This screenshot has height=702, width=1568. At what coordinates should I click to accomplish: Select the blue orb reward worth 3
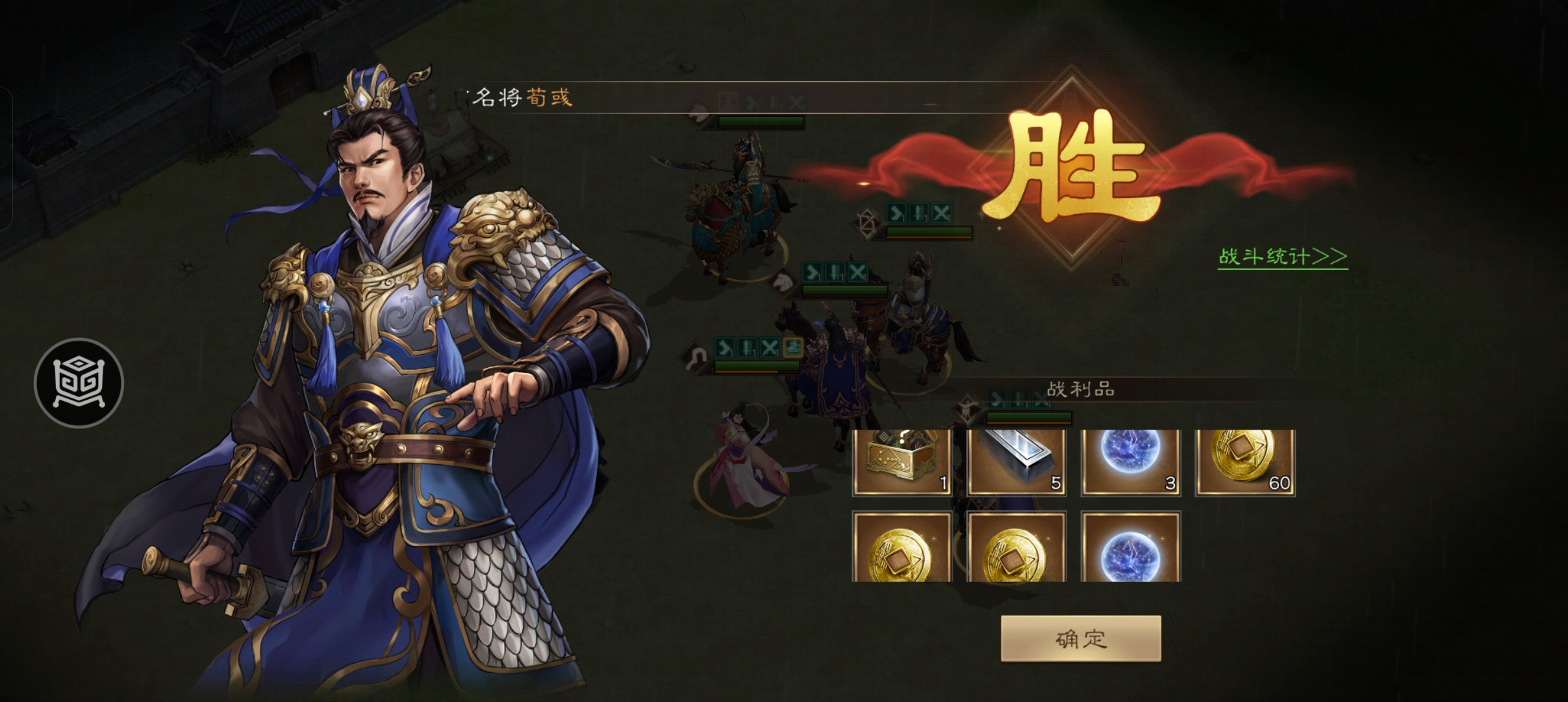point(1130,463)
